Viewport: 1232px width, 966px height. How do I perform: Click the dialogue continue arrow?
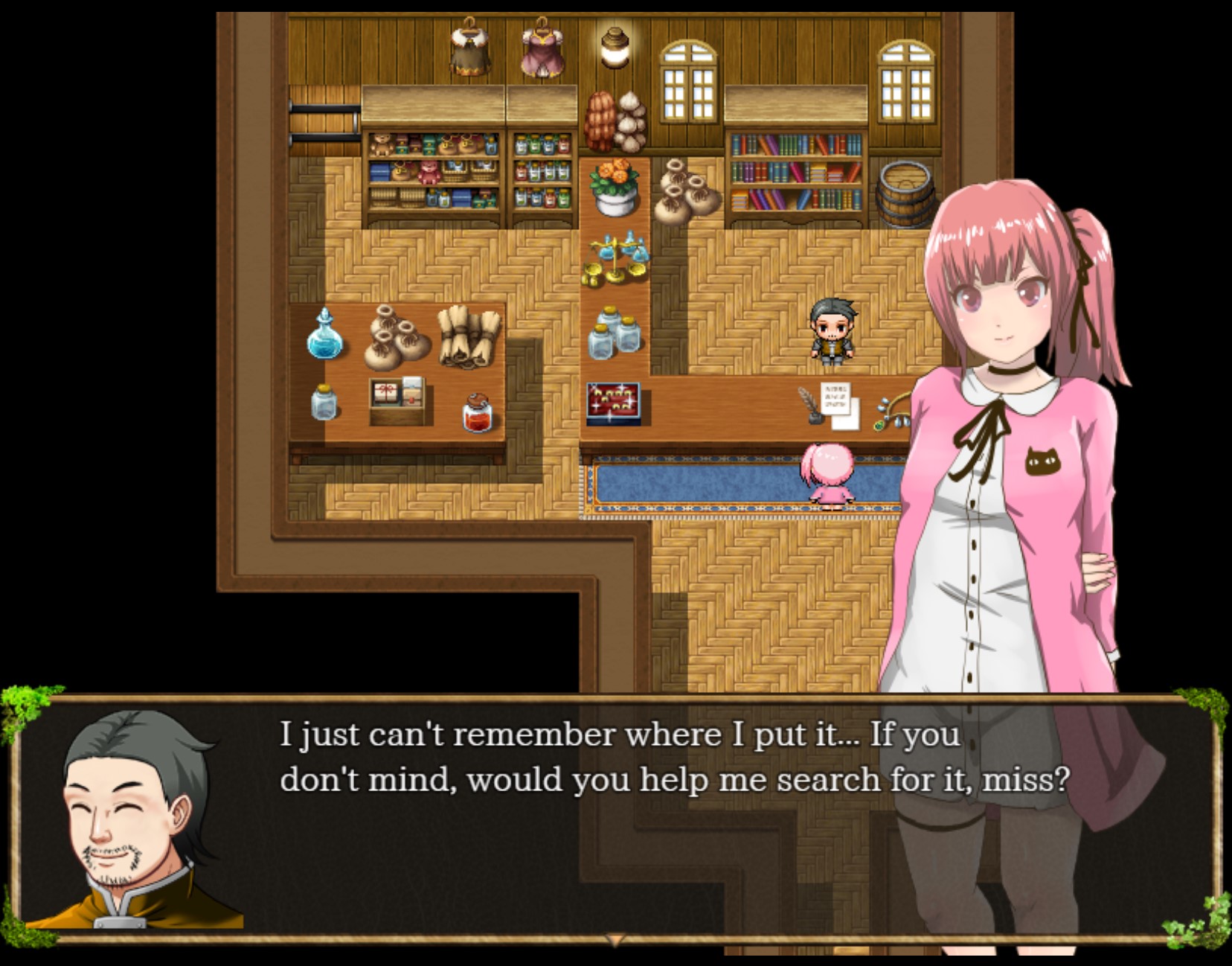pos(615,940)
